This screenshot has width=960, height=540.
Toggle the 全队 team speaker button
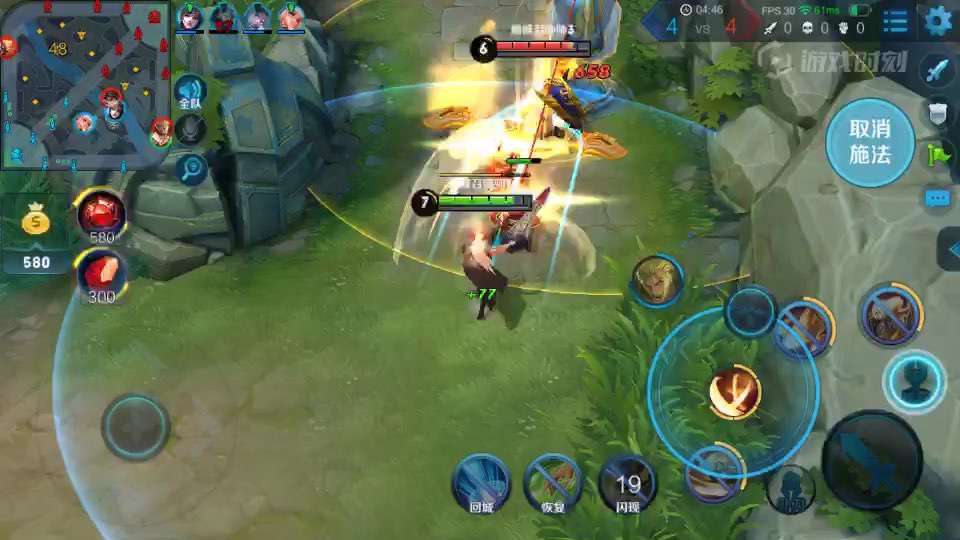(190, 93)
